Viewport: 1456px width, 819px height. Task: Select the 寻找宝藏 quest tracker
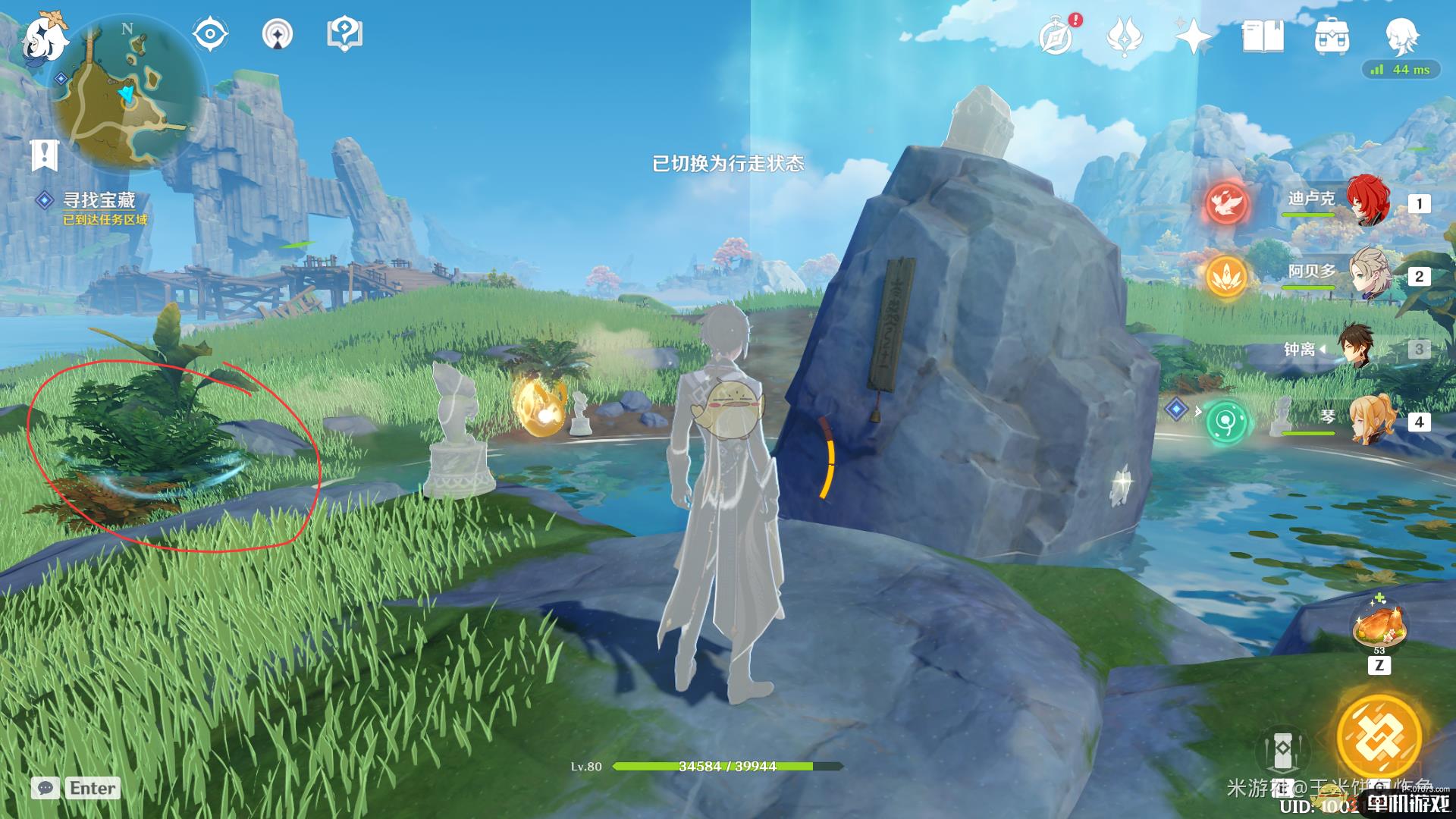coord(97,201)
